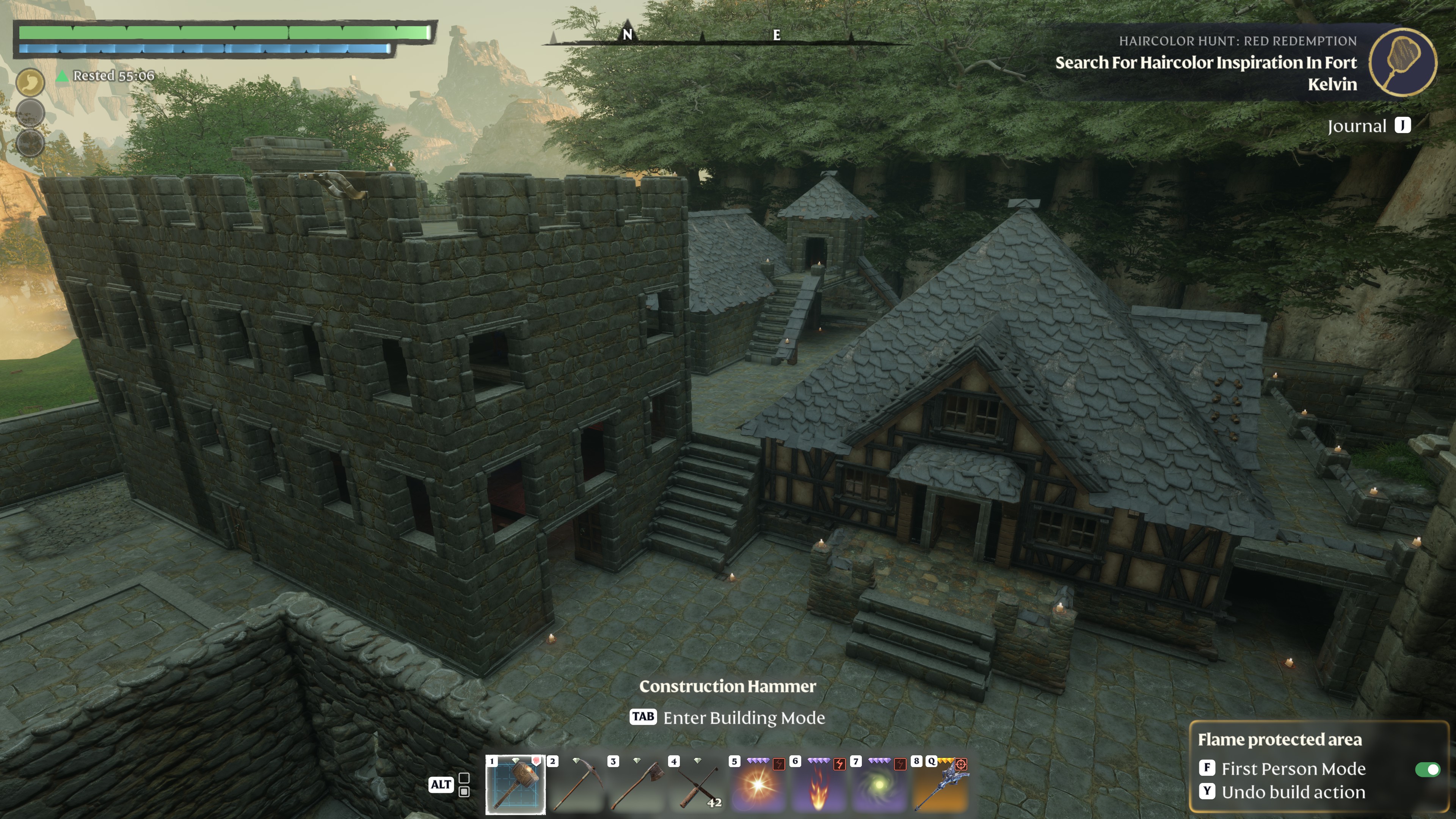Image resolution: width=1456 pixels, height=819 pixels.
Task: Pick the fire flame spell slot
Action: pos(819,785)
